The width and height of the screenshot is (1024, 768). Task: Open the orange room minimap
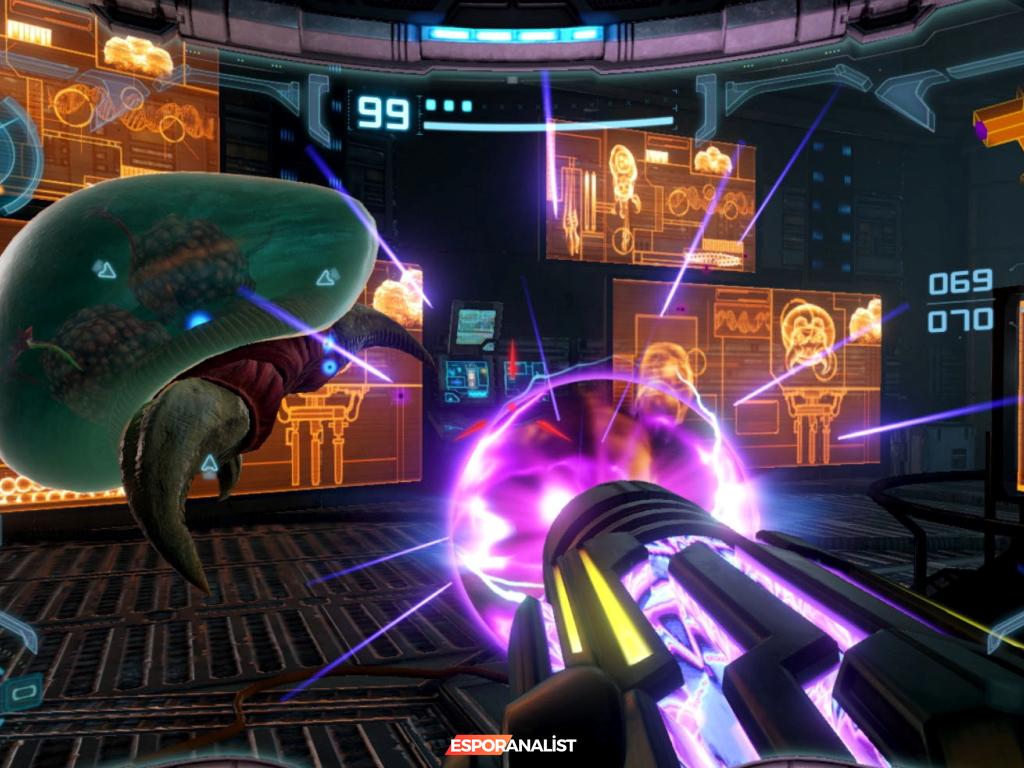tap(1002, 128)
